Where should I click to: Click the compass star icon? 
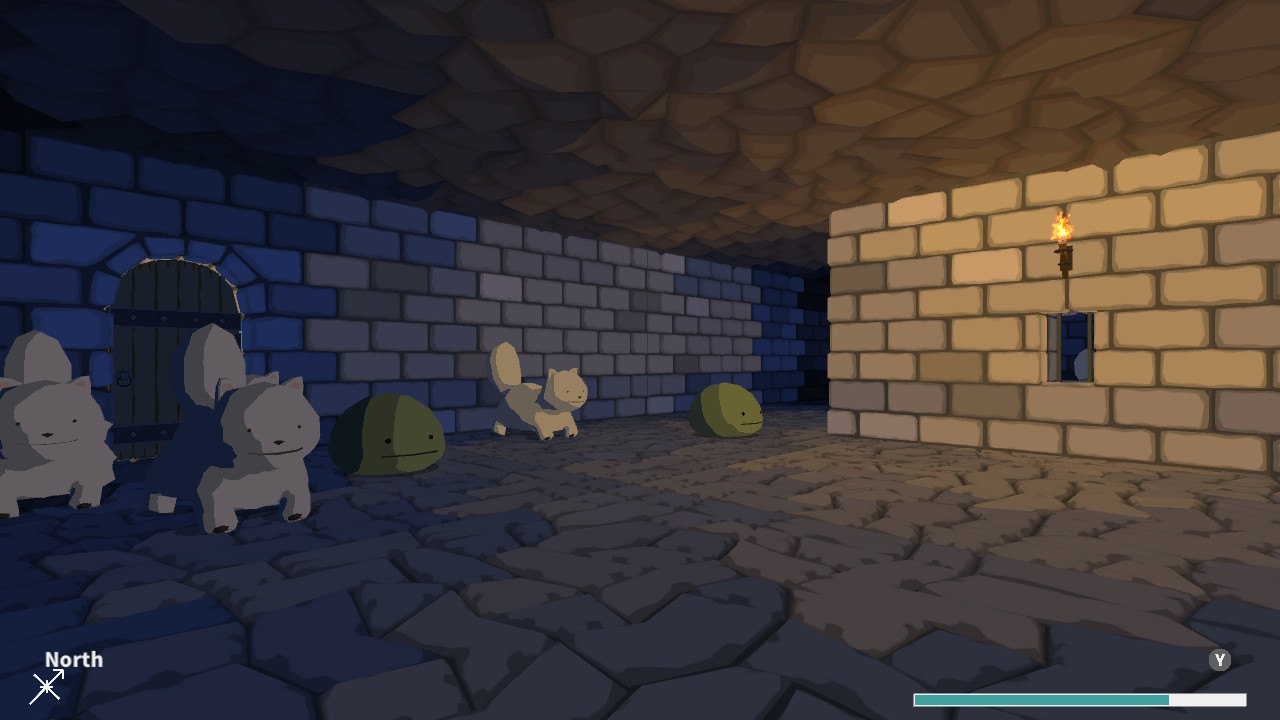[x=47, y=687]
